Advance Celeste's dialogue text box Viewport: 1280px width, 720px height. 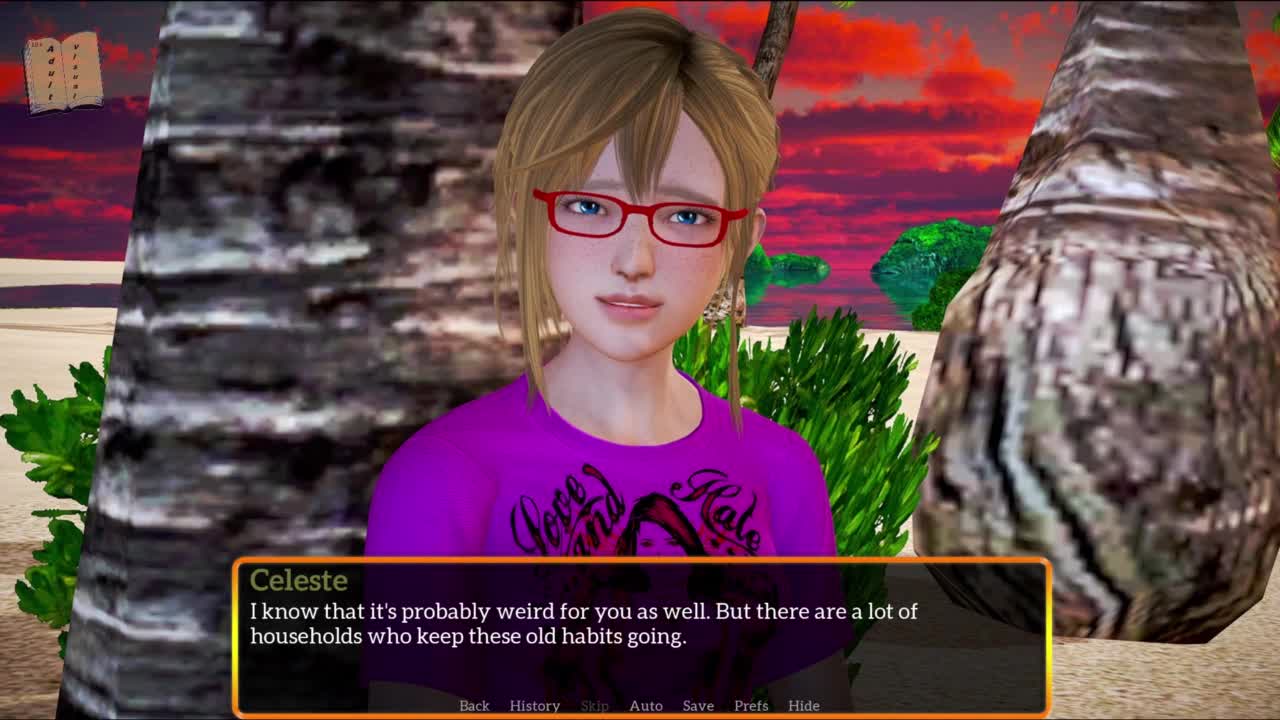click(640, 625)
